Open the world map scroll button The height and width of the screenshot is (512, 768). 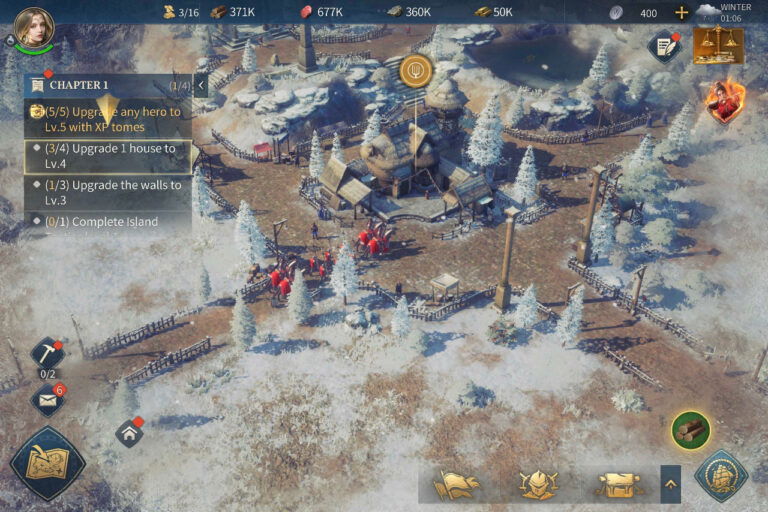[x=47, y=463]
